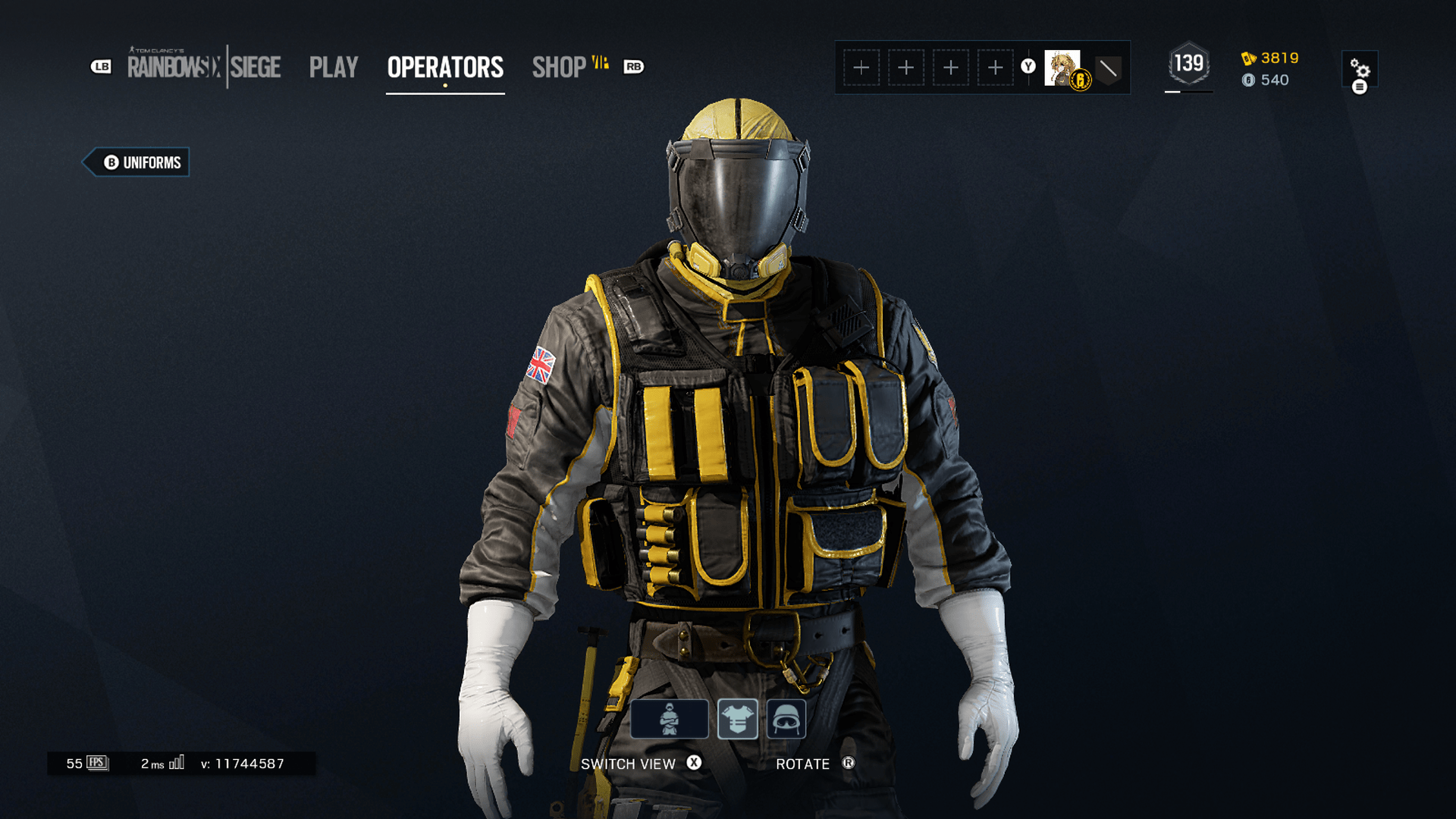Switch to the full body view icon
Viewport: 1456px width, 819px height.
pos(671,719)
